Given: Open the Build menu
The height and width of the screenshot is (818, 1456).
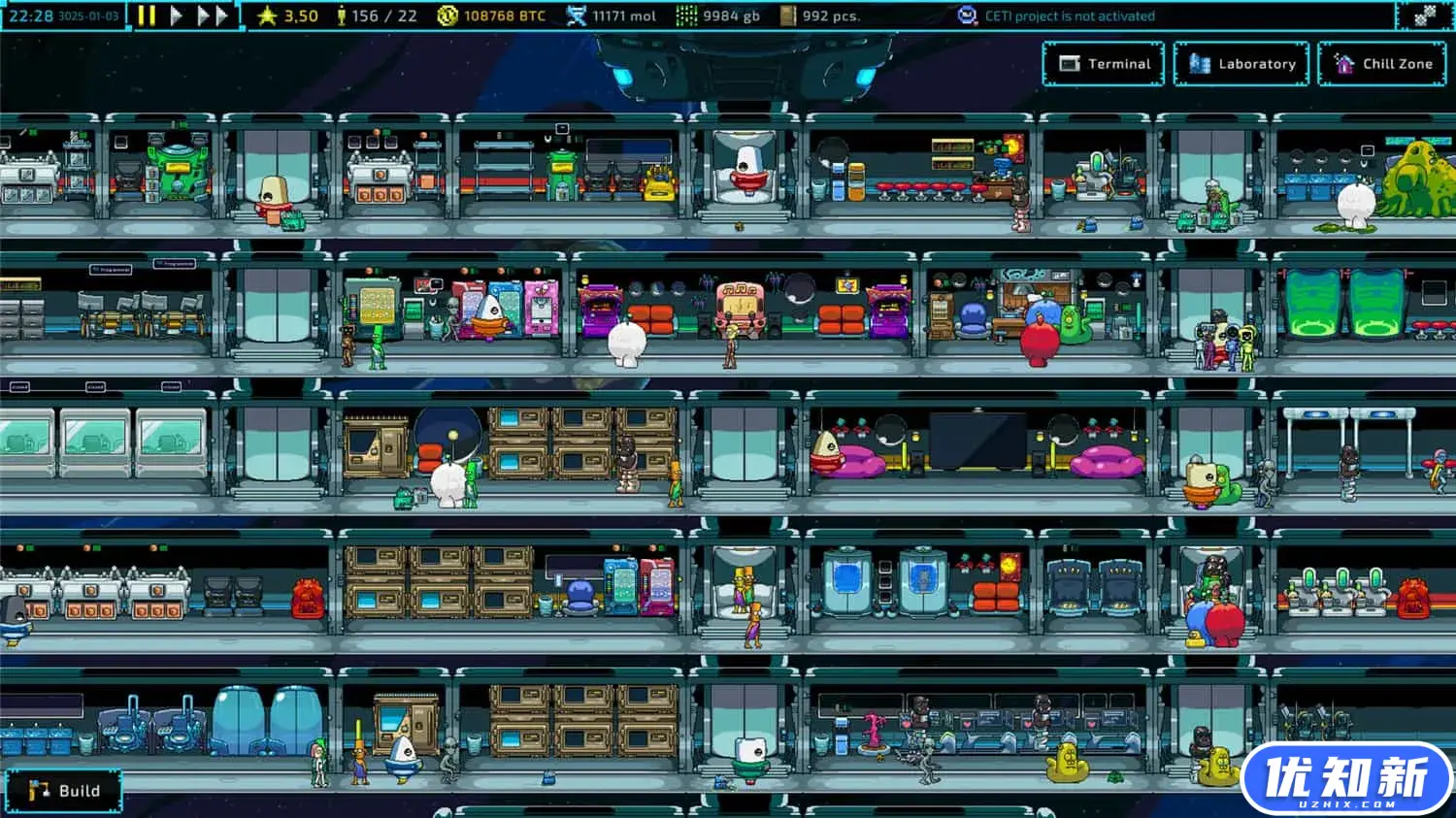Looking at the screenshot, I should pyautogui.click(x=64, y=791).
